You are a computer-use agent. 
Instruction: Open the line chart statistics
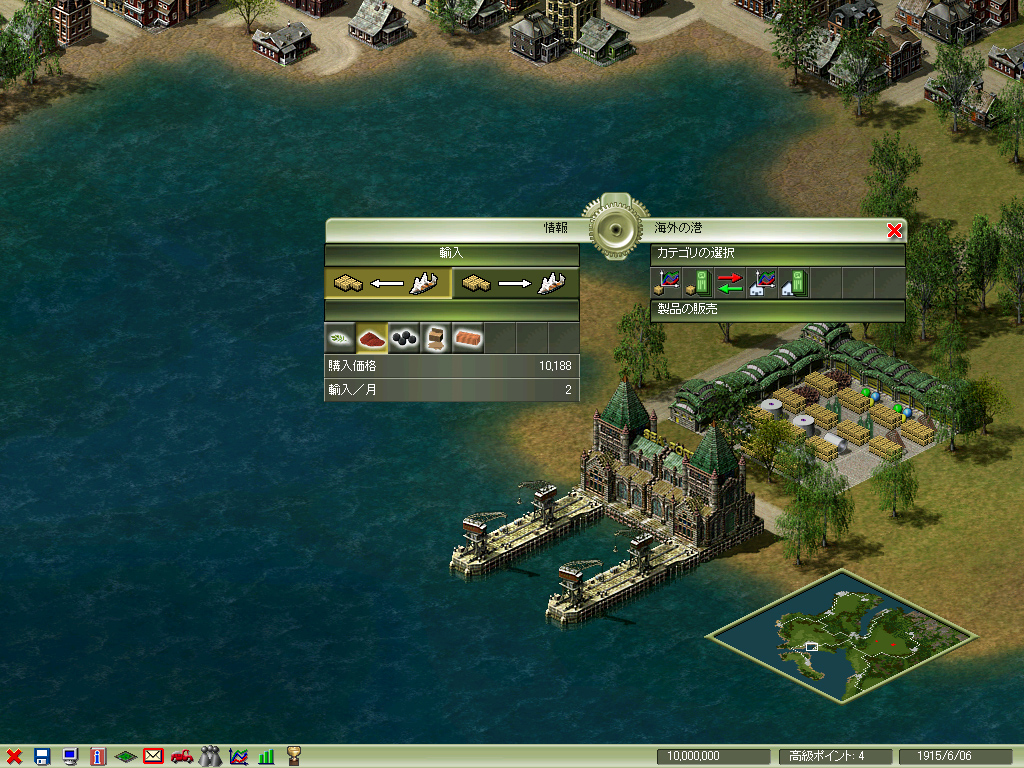pyautogui.click(x=238, y=756)
